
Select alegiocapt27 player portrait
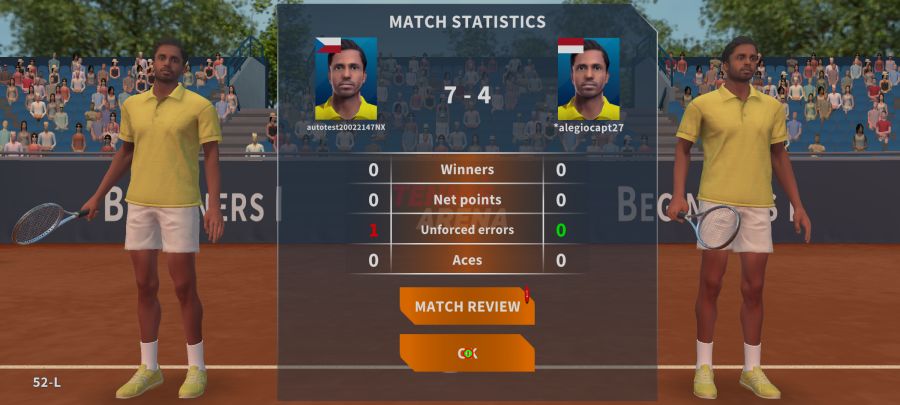click(x=588, y=80)
